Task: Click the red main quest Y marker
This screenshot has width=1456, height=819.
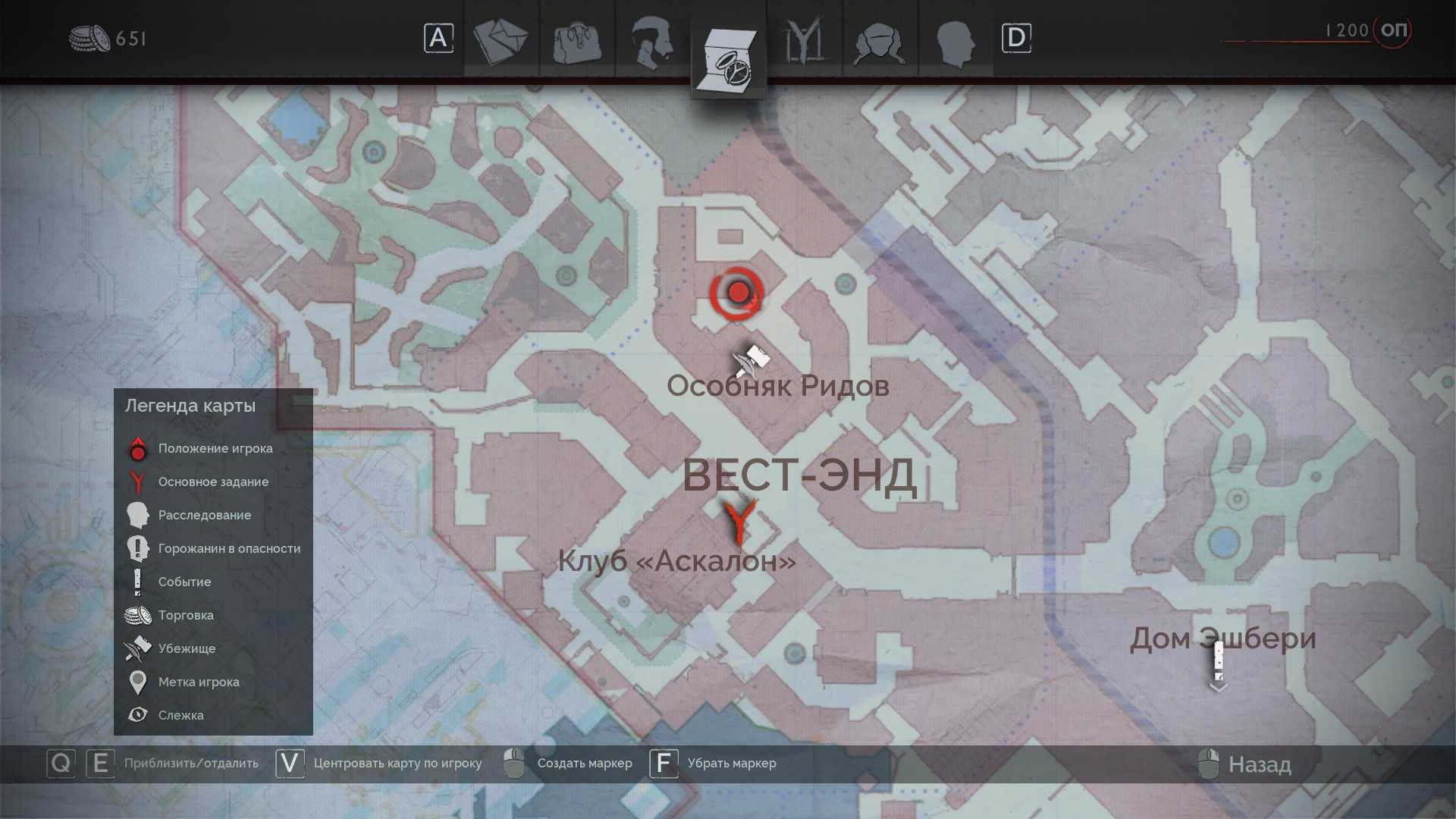Action: pos(739,522)
